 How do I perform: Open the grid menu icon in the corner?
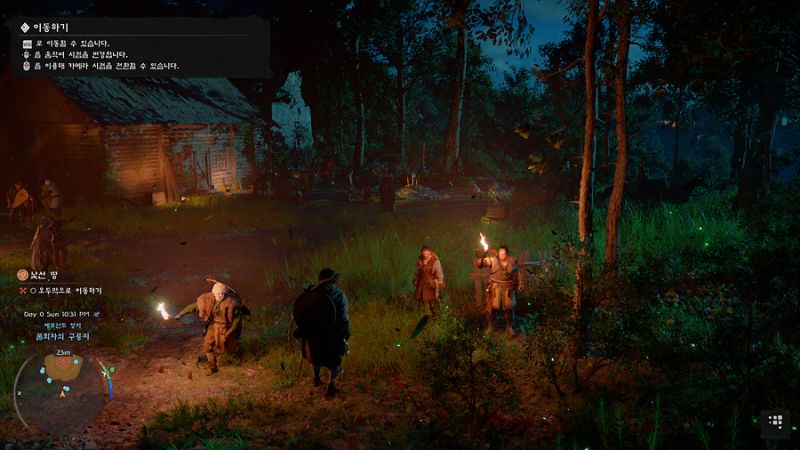point(775,422)
